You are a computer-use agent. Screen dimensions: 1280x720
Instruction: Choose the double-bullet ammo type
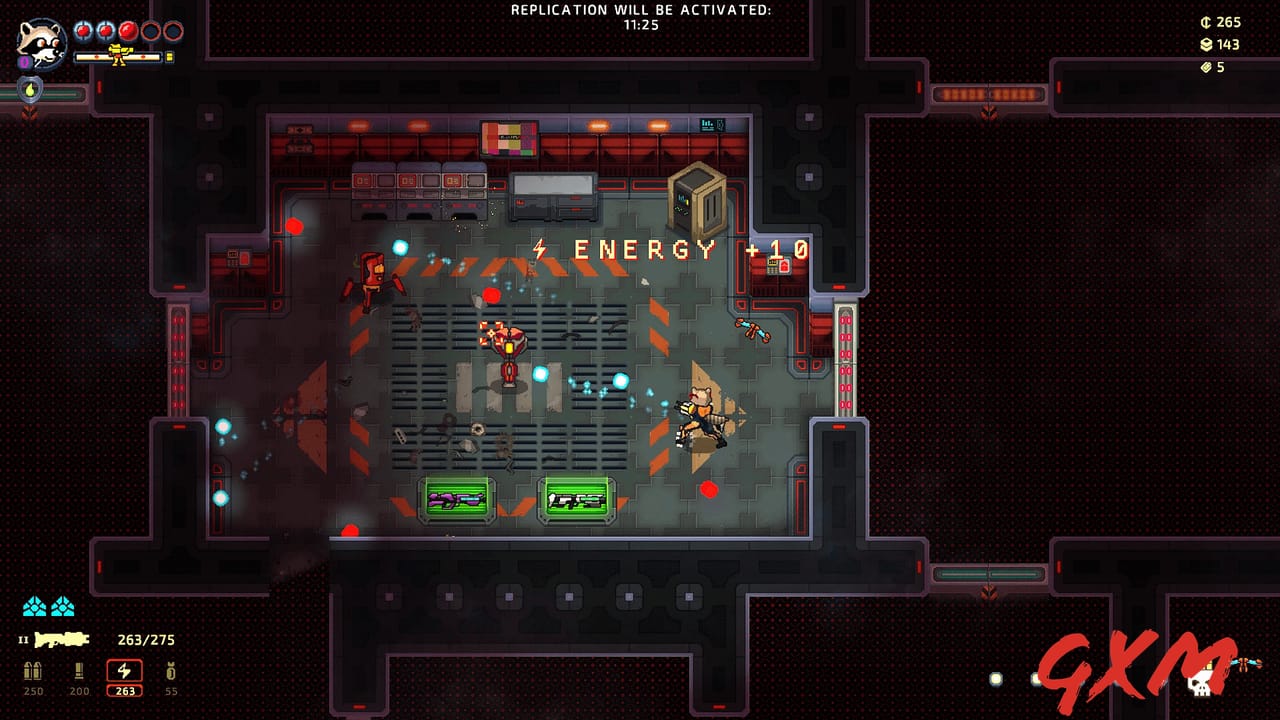click(33, 672)
